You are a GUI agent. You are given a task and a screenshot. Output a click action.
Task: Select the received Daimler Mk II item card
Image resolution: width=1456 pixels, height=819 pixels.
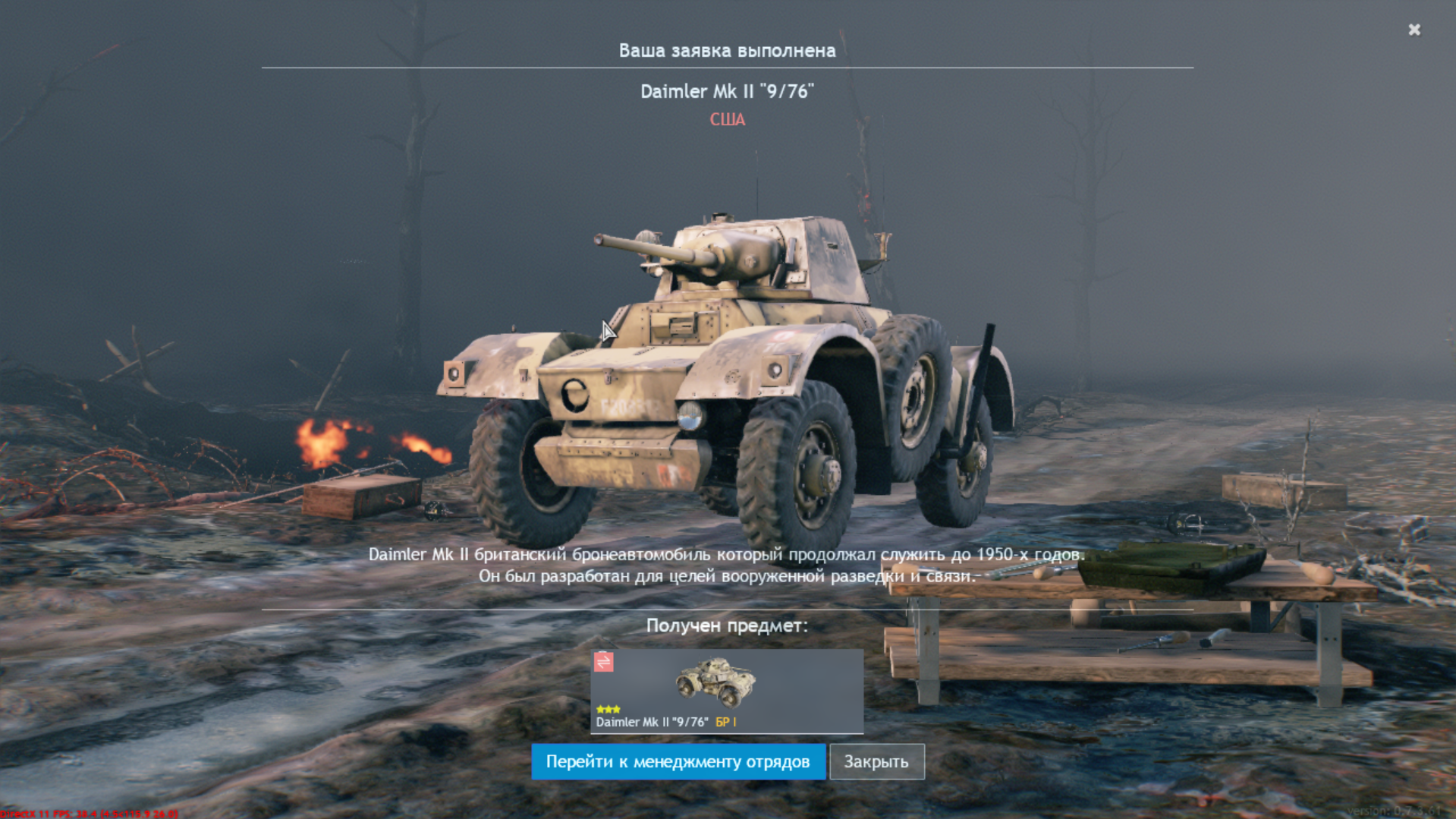[727, 691]
